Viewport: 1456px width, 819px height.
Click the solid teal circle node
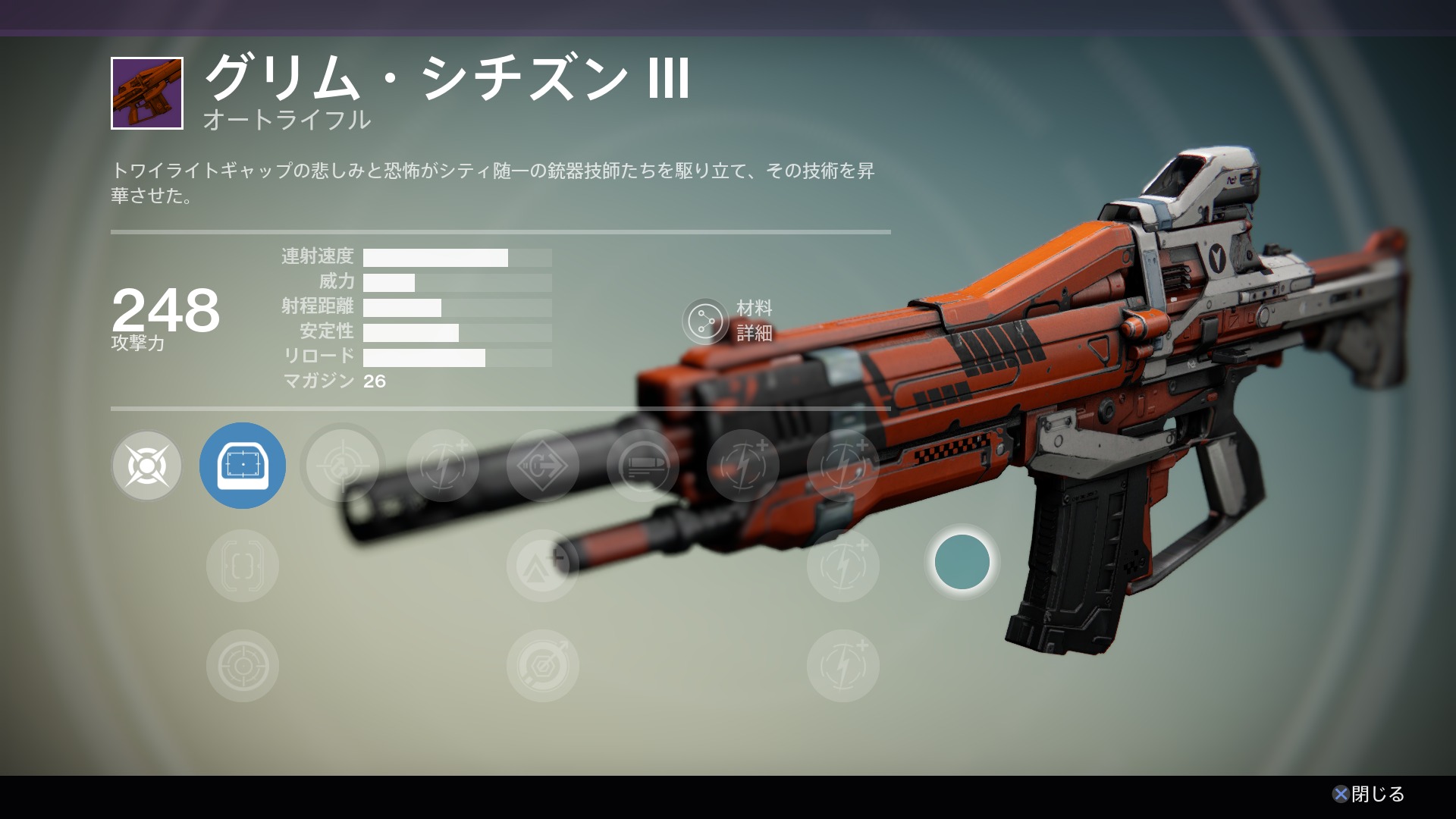click(x=962, y=562)
